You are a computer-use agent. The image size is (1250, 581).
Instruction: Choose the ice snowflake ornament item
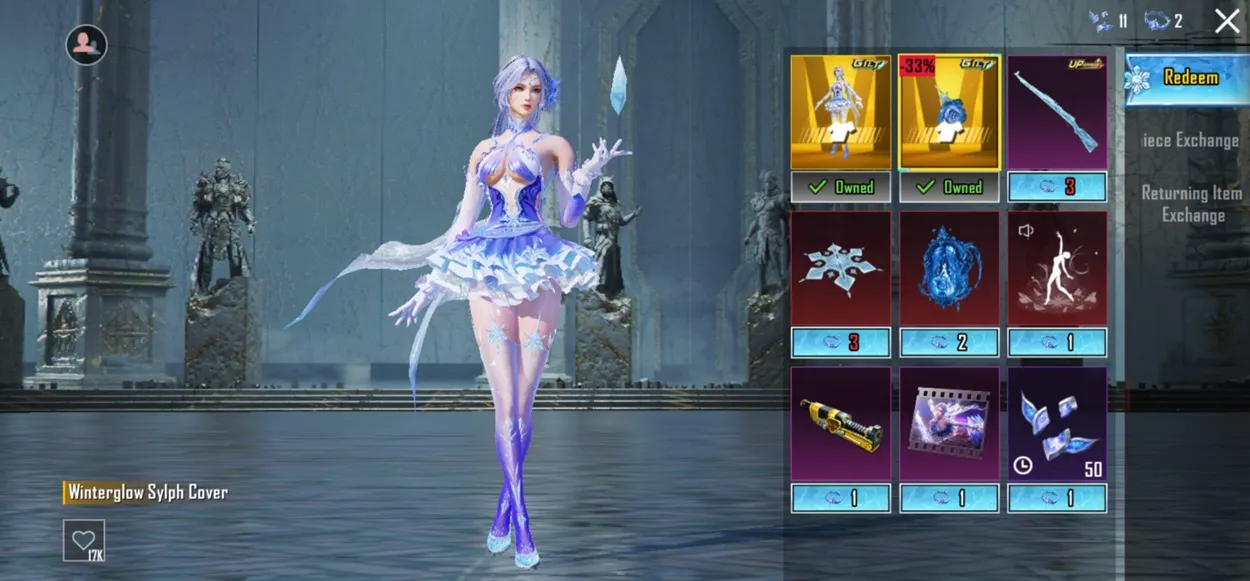point(840,268)
